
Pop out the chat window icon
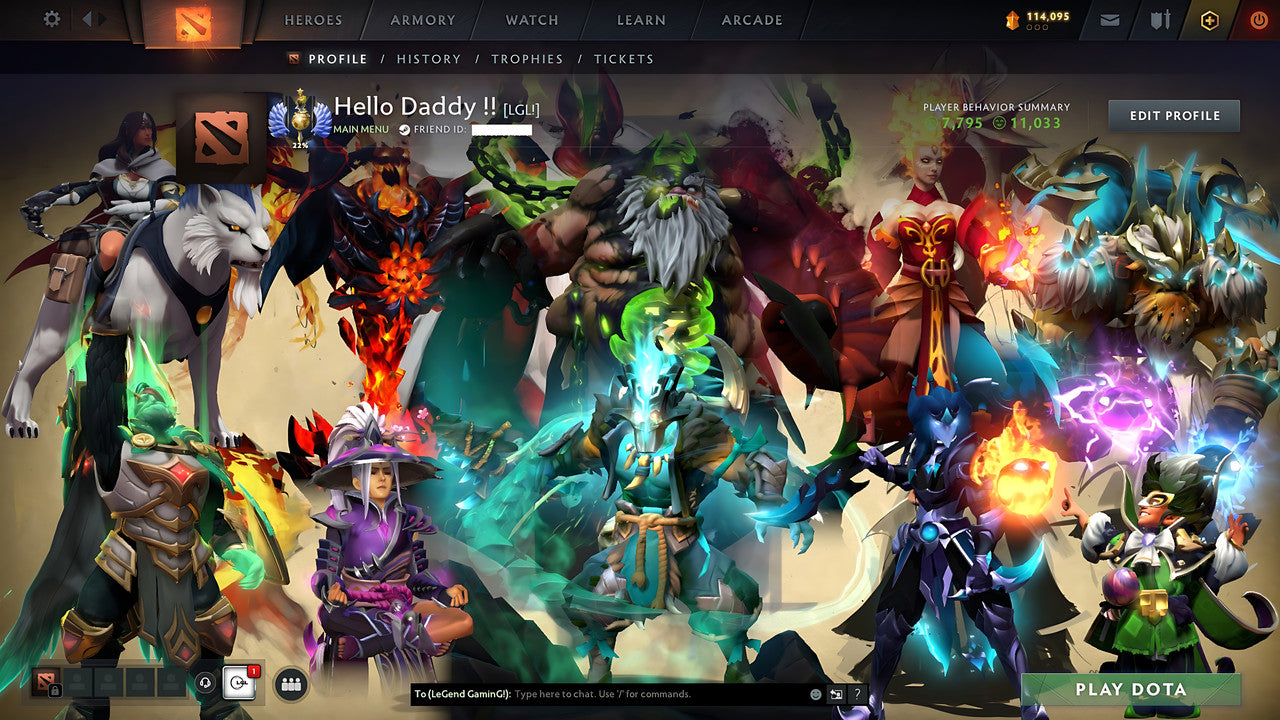pos(836,693)
